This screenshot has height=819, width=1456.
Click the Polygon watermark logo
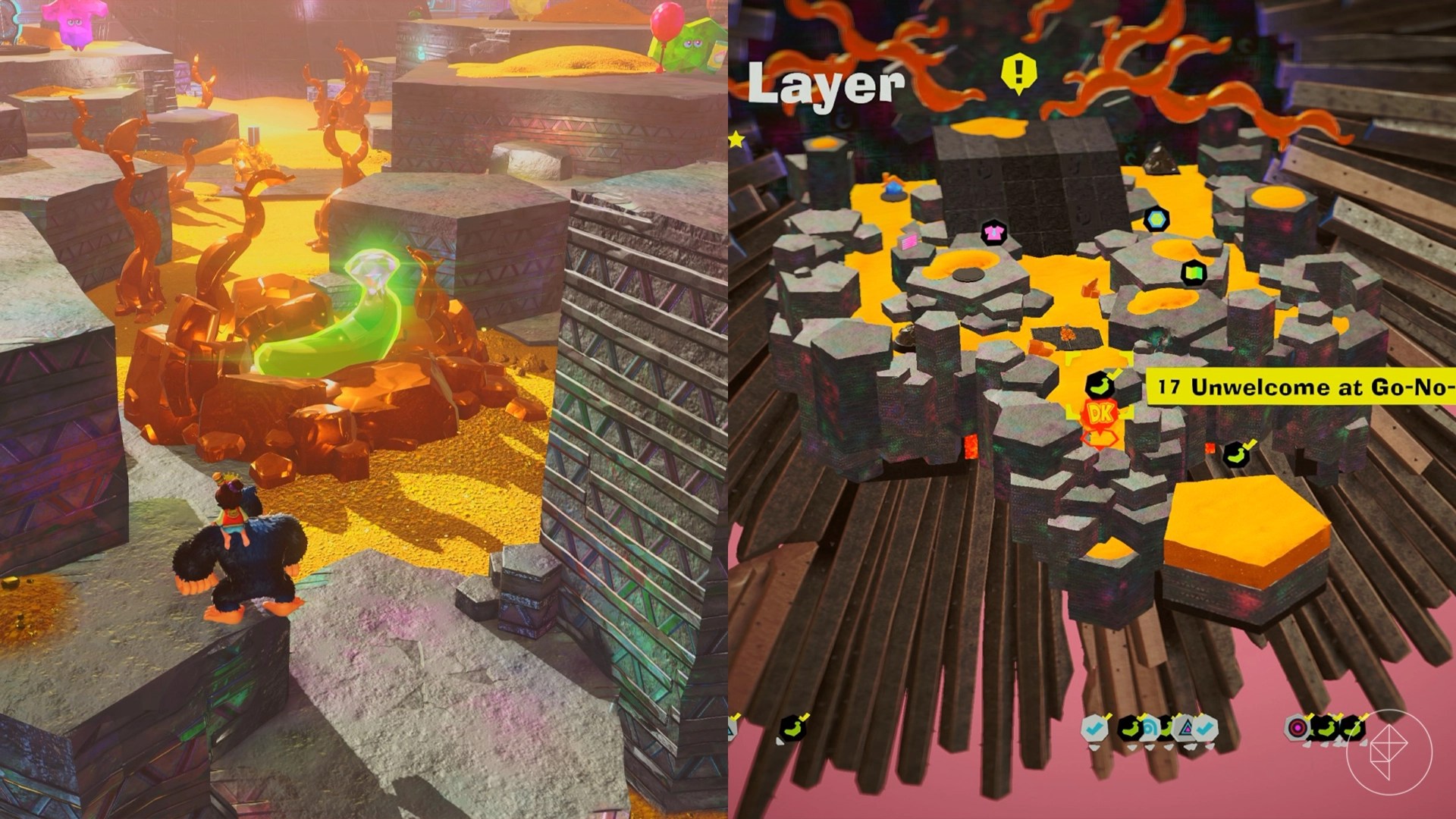(x=1389, y=752)
